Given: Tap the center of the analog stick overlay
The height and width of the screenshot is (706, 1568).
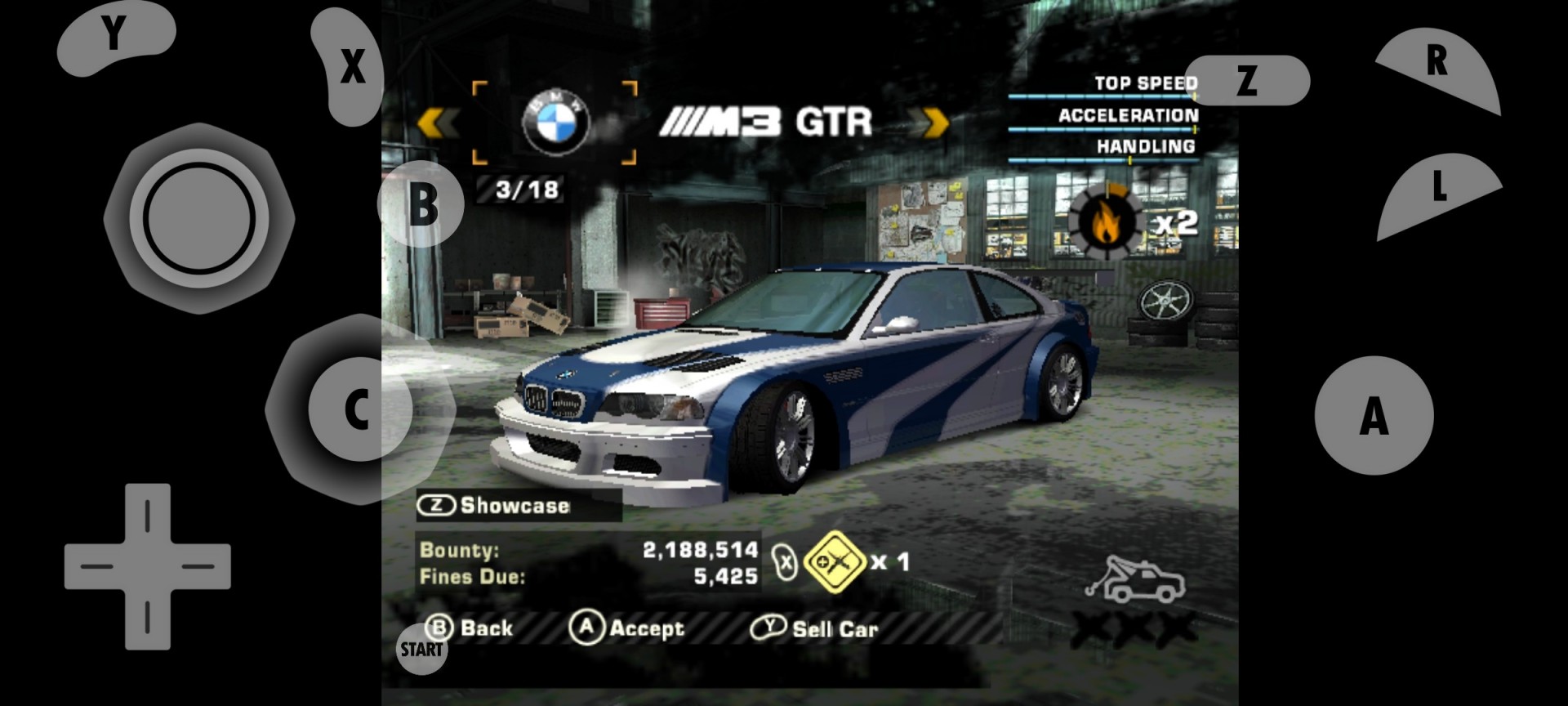Looking at the screenshot, I should pos(199,218).
